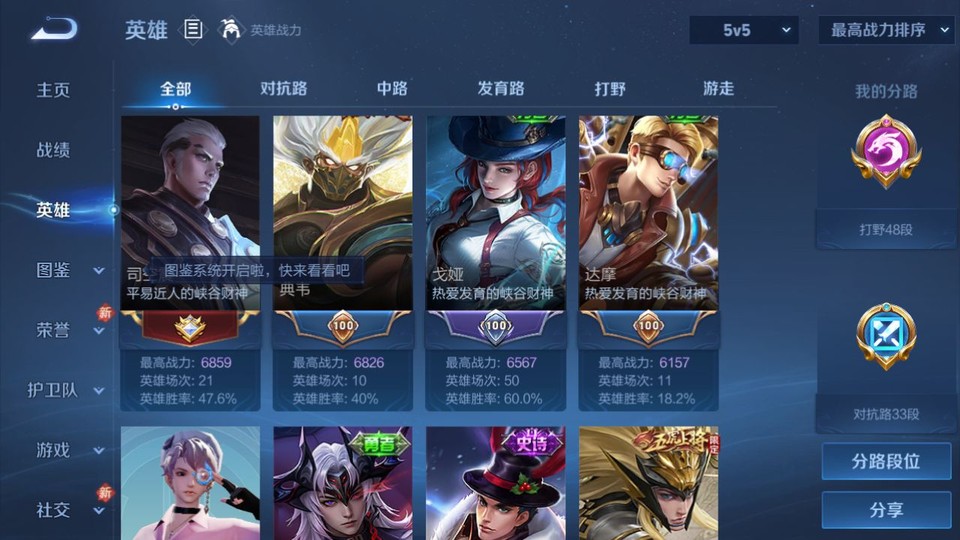Open the 5v5 mode dropdown

click(x=743, y=30)
